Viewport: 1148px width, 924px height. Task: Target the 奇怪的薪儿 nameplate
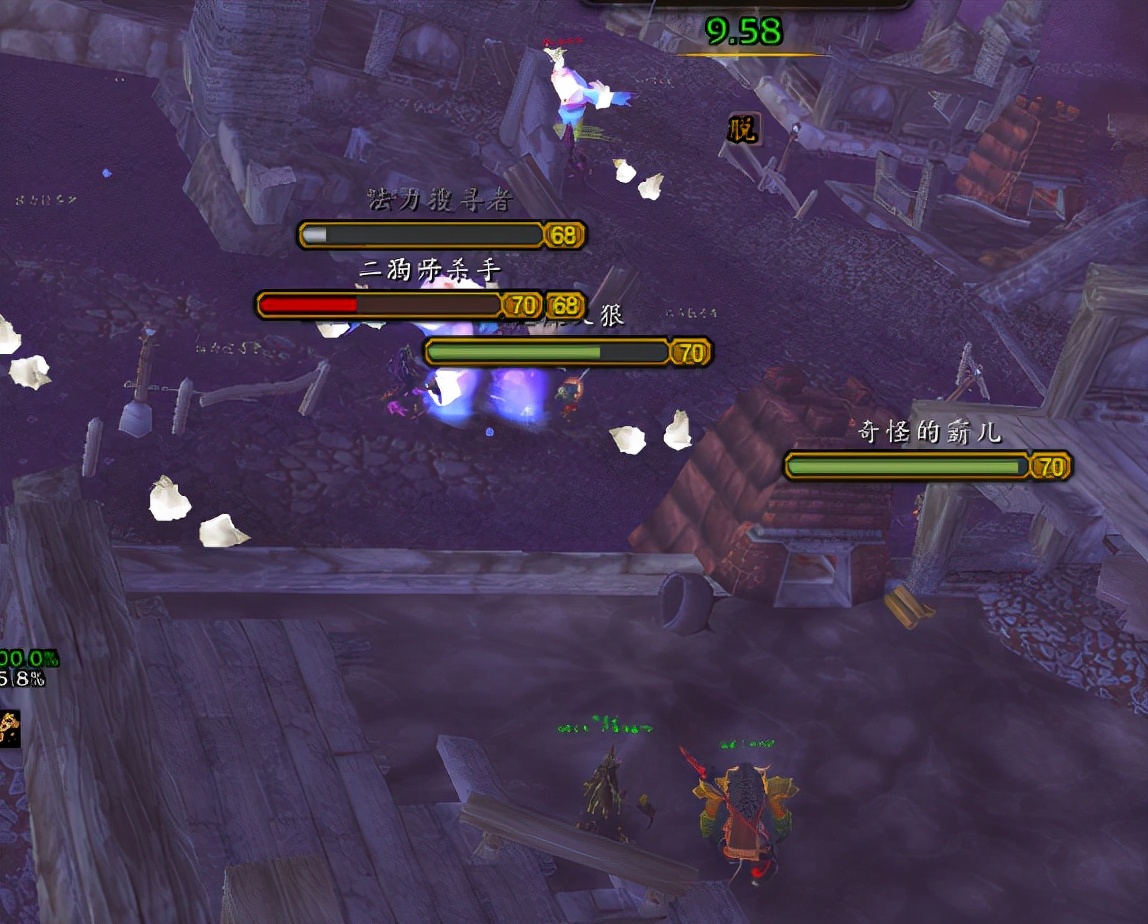pyautogui.click(x=908, y=466)
